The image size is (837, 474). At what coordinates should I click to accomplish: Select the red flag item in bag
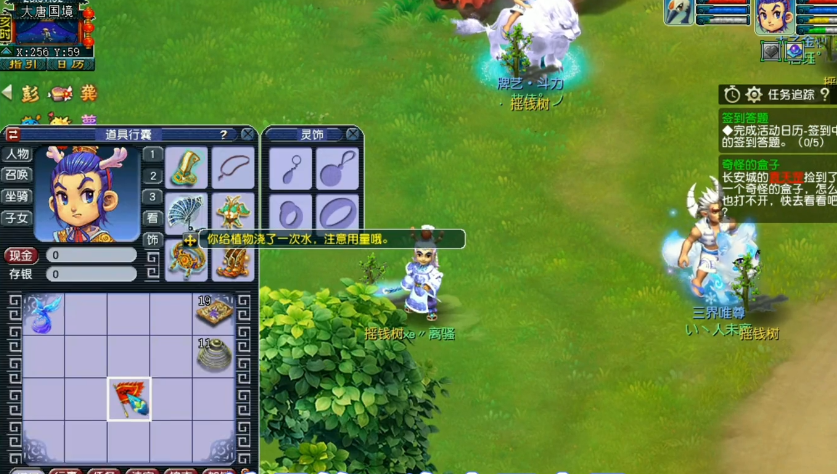pos(129,399)
